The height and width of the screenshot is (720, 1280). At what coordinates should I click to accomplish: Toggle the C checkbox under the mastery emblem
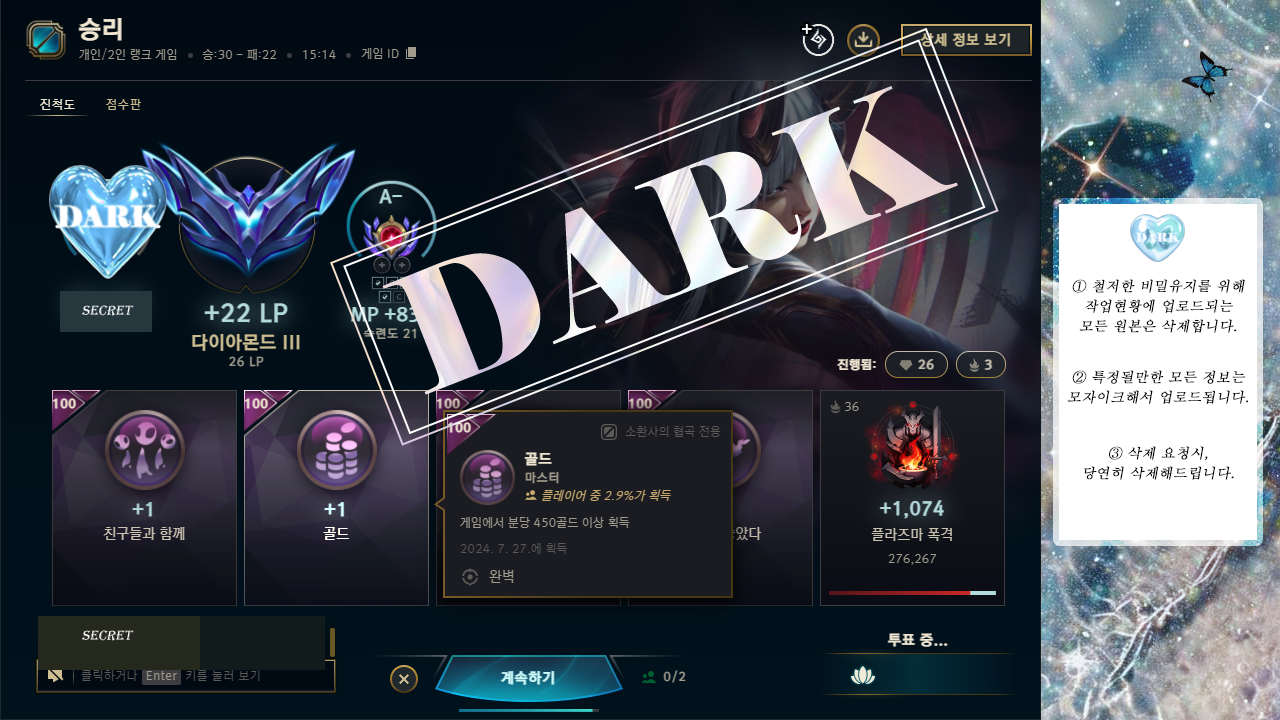pos(399,296)
